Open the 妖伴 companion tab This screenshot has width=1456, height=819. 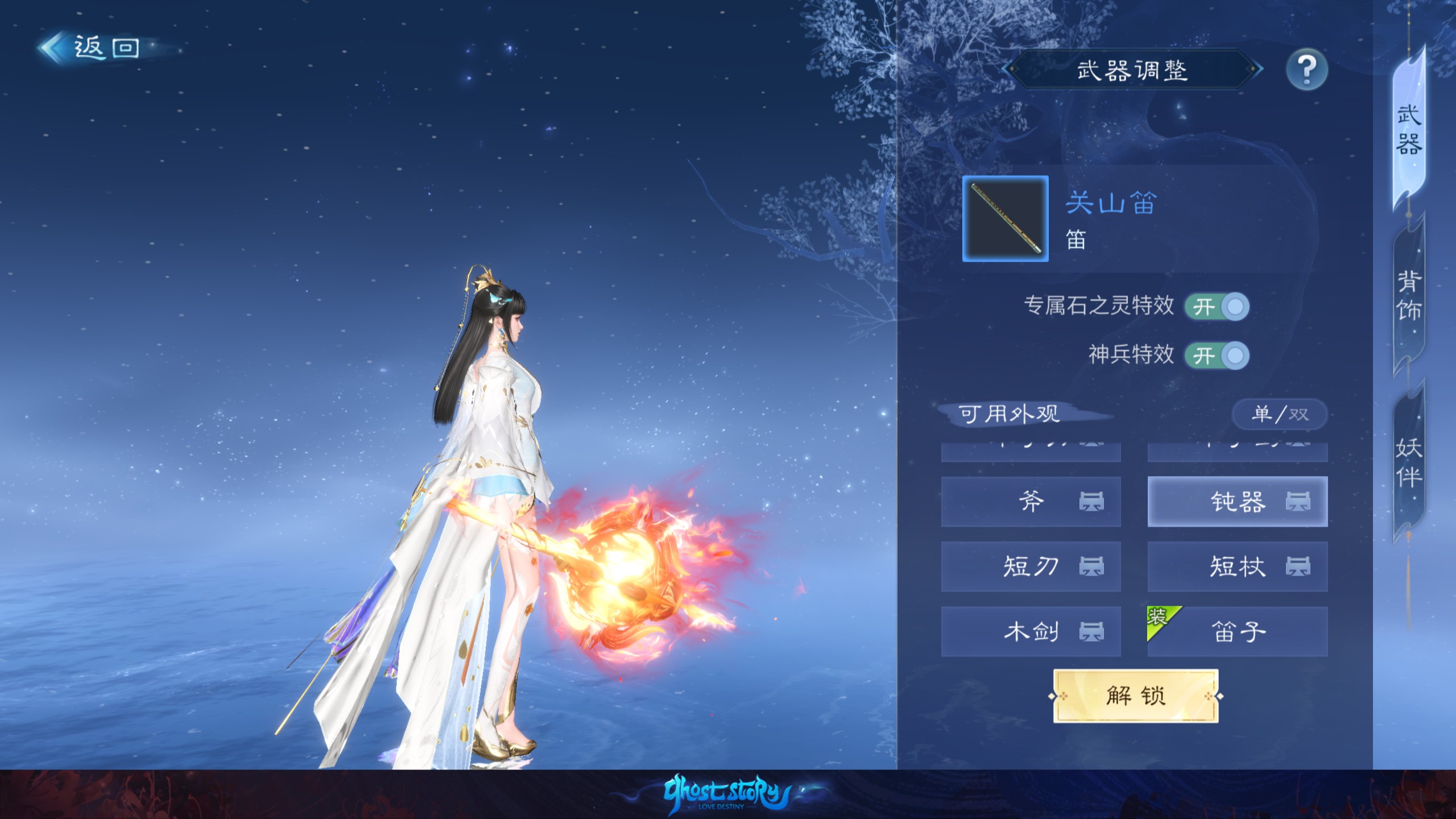point(1409,462)
